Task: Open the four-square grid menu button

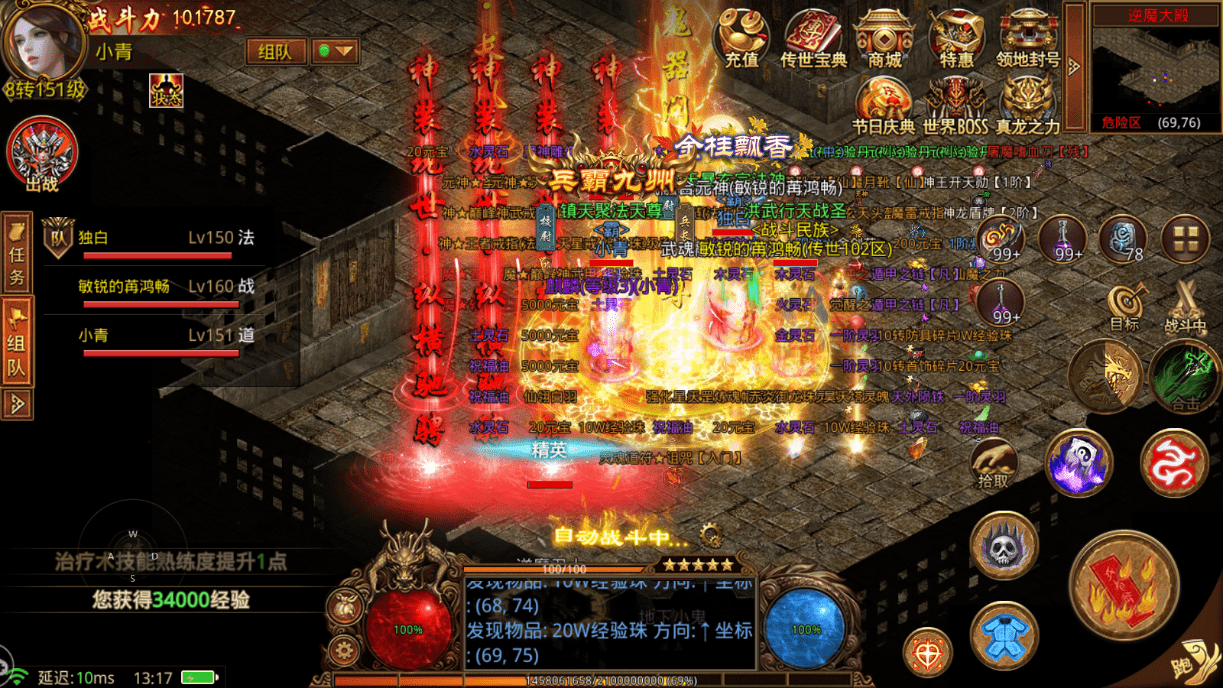Action: 1185,239
